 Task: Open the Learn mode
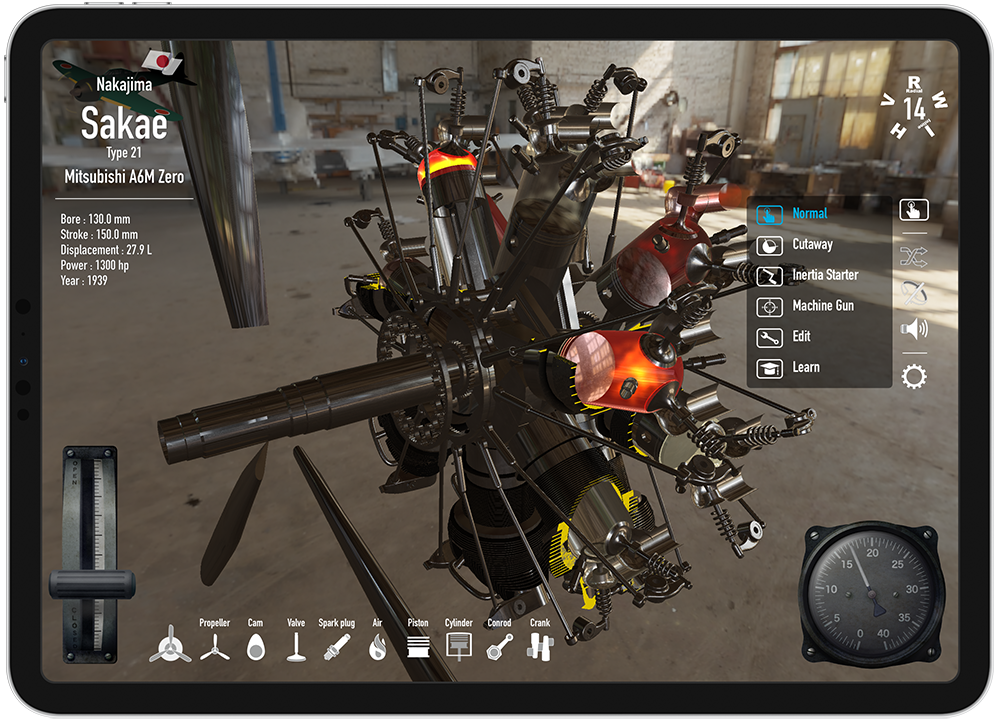pyautogui.click(x=805, y=368)
